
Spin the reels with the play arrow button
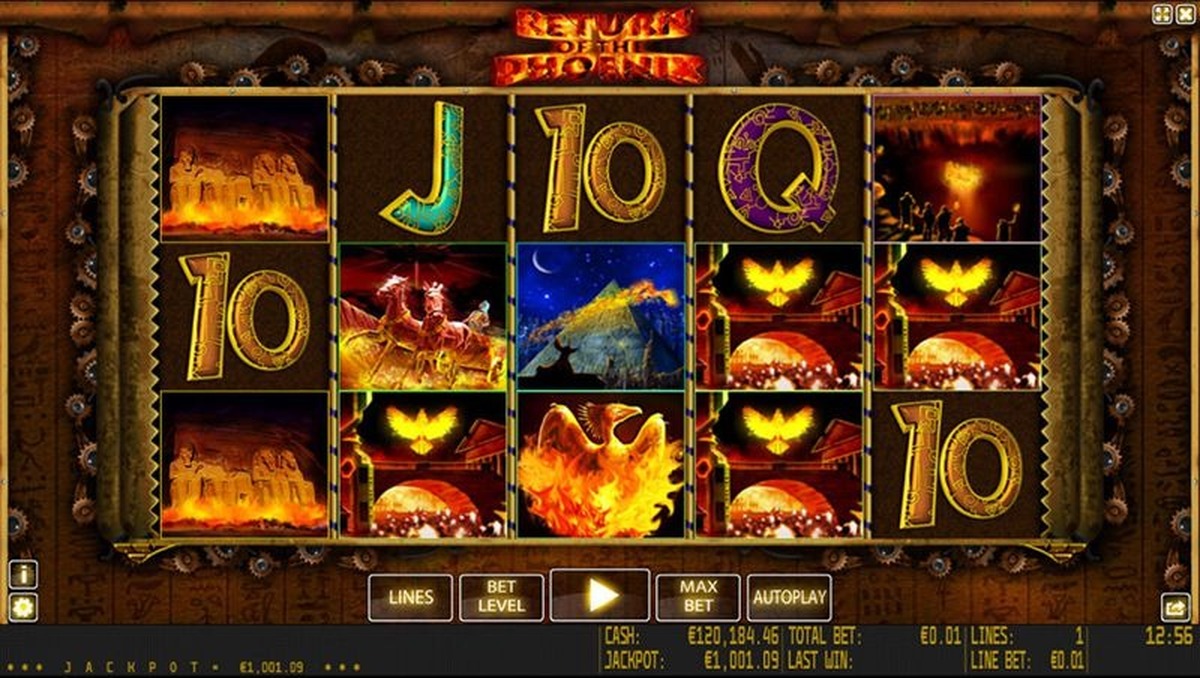click(600, 596)
